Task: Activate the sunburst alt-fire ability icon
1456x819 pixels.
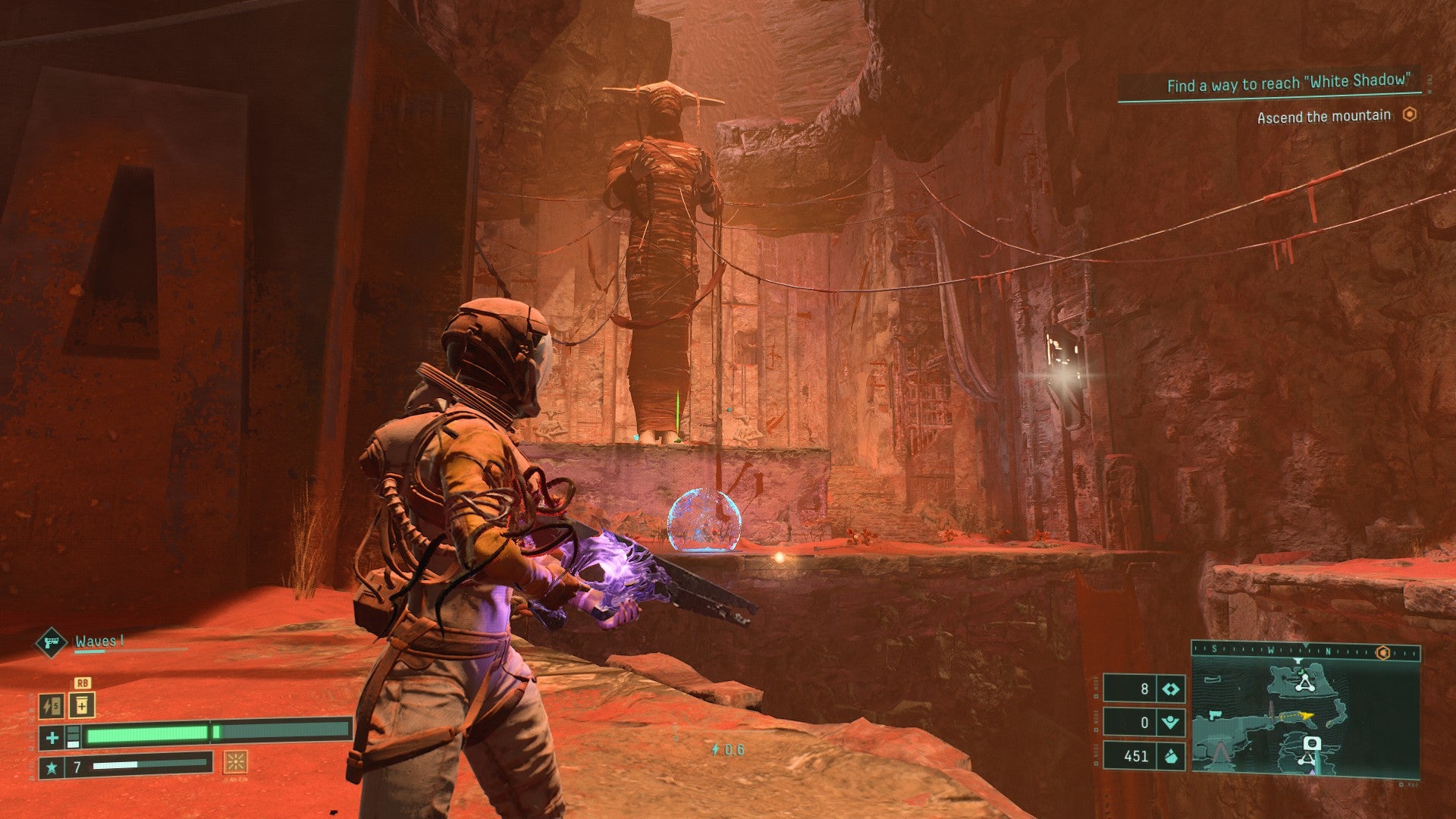Action: tap(235, 761)
